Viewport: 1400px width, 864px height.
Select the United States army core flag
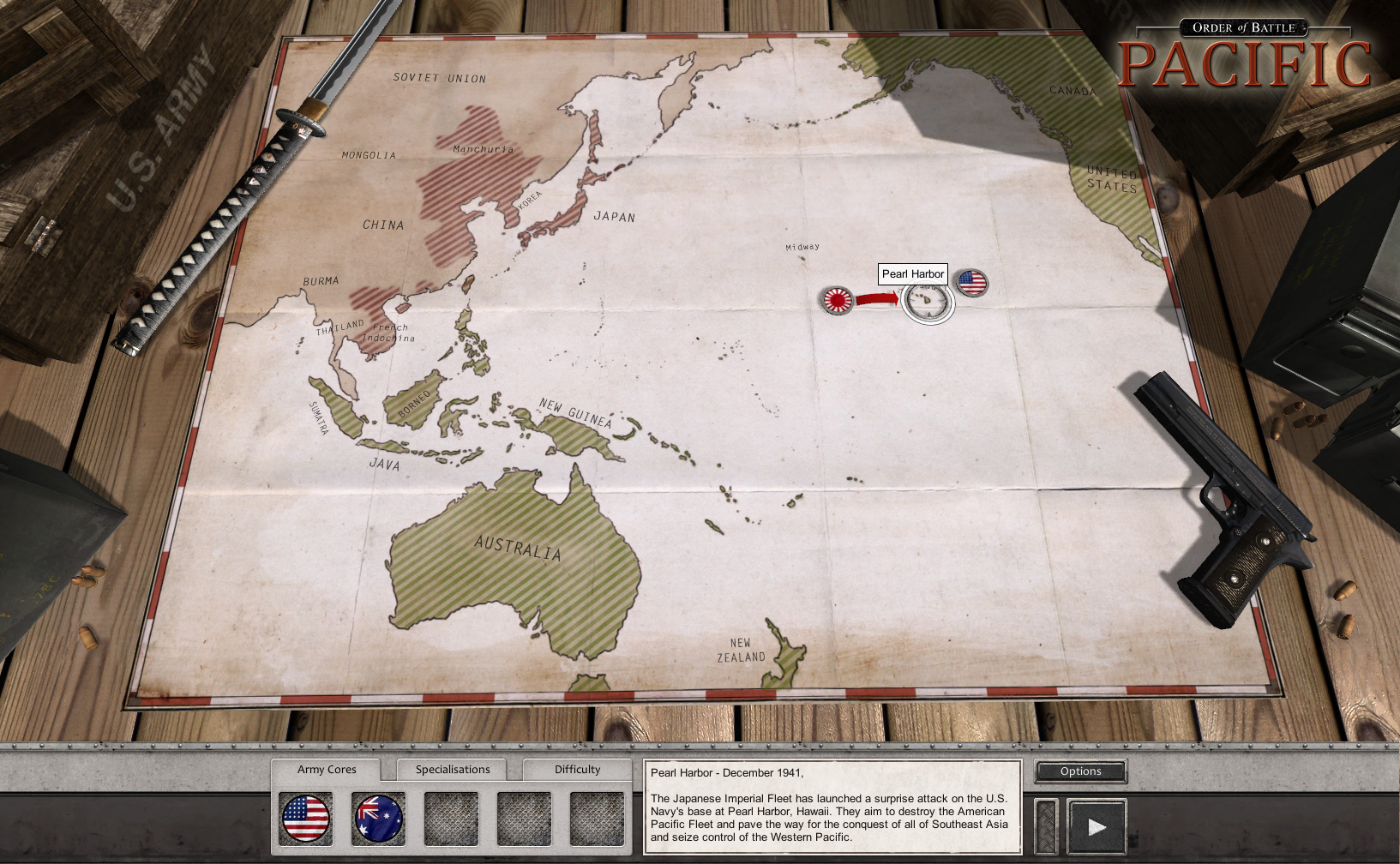tap(306, 818)
